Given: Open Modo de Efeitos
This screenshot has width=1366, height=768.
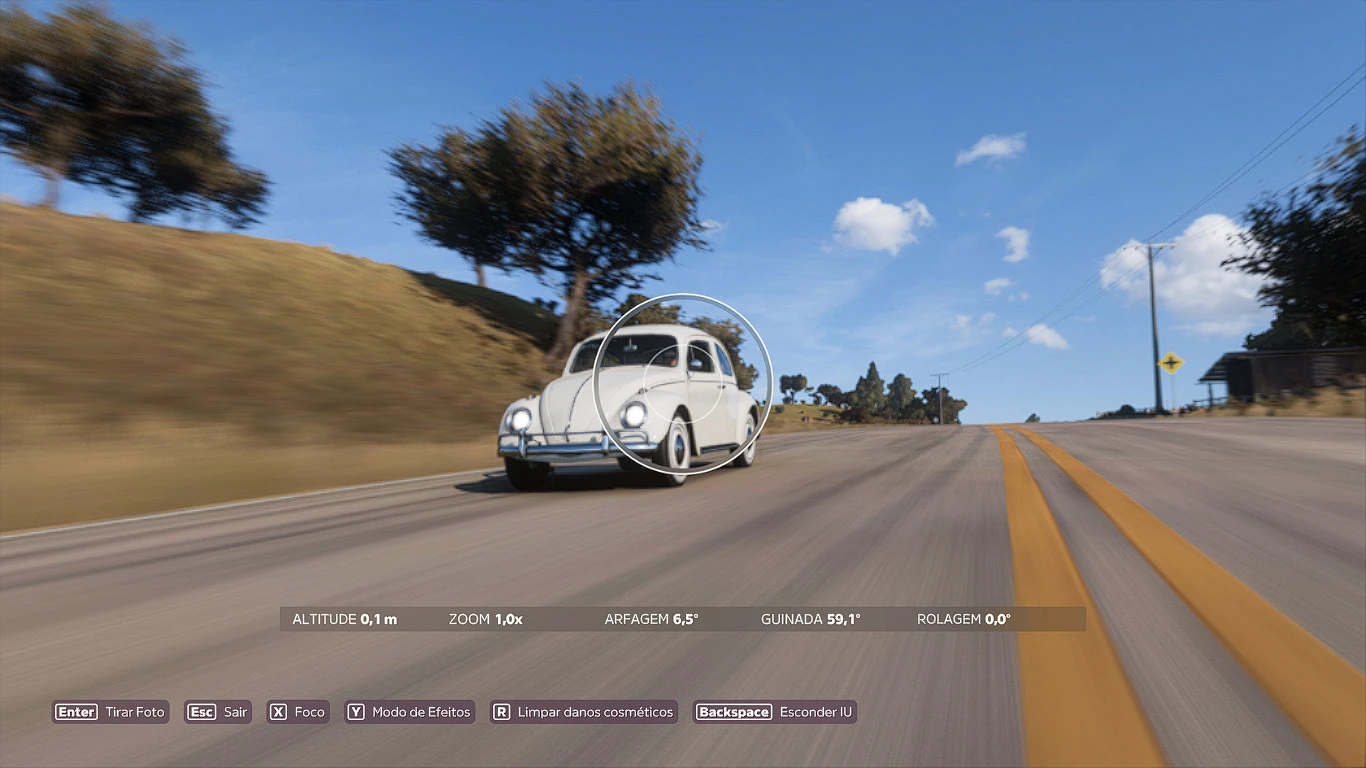Looking at the screenshot, I should (410, 712).
